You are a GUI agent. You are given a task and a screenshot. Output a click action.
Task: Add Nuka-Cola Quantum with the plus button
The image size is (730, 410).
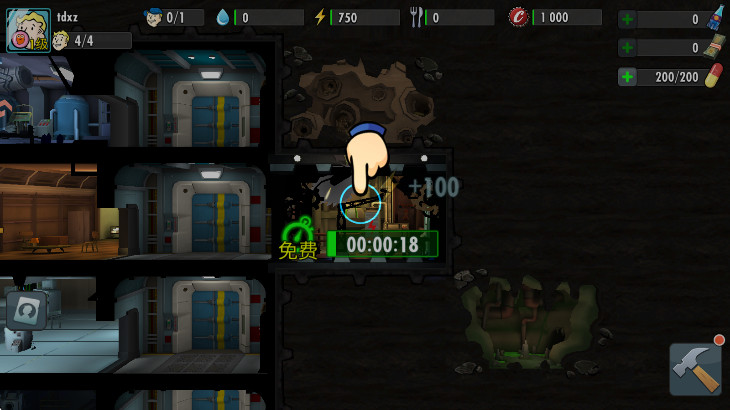627,19
